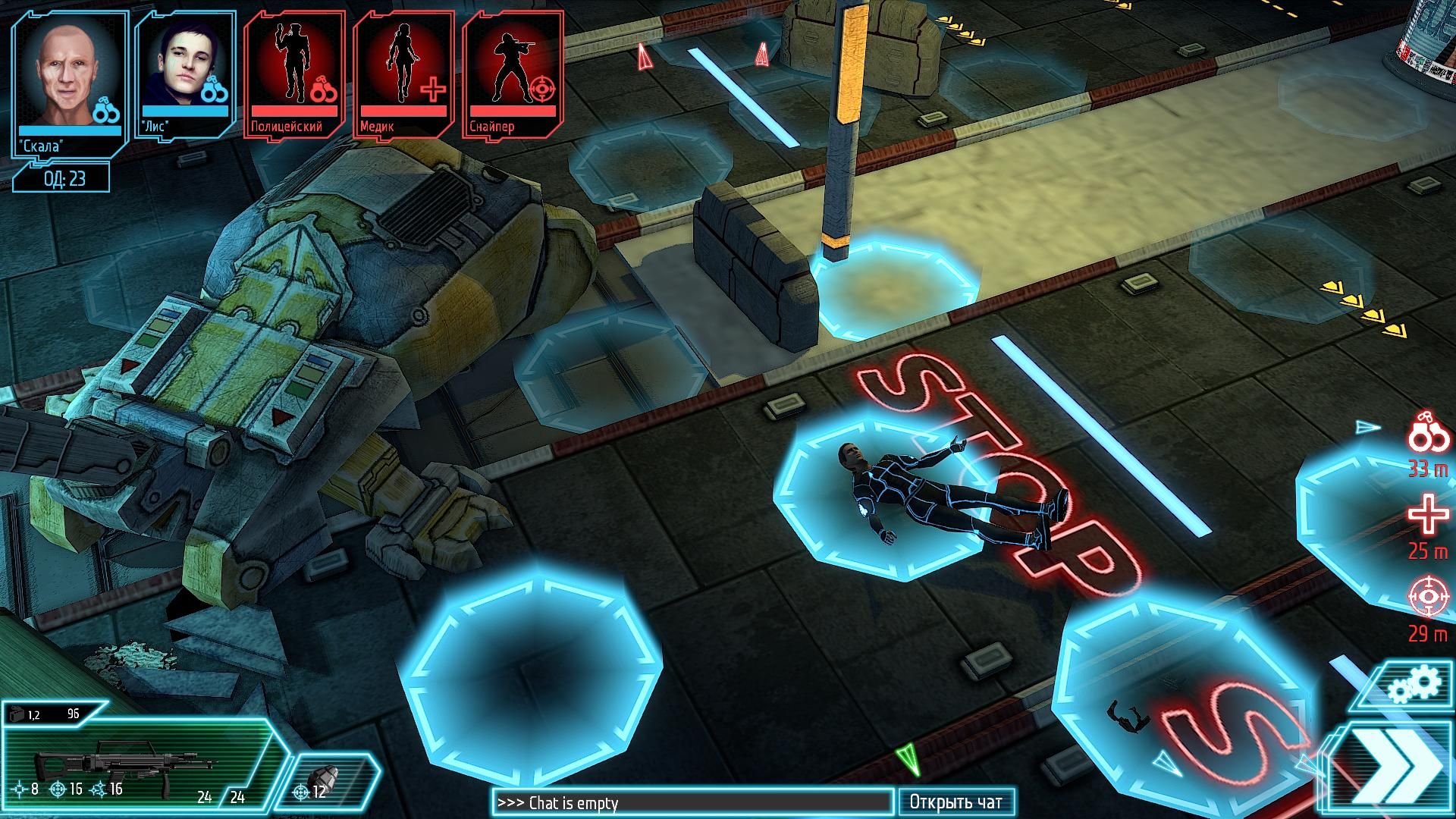Image resolution: width=1456 pixels, height=819 pixels.
Task: Click the chat message field
Action: [692, 802]
